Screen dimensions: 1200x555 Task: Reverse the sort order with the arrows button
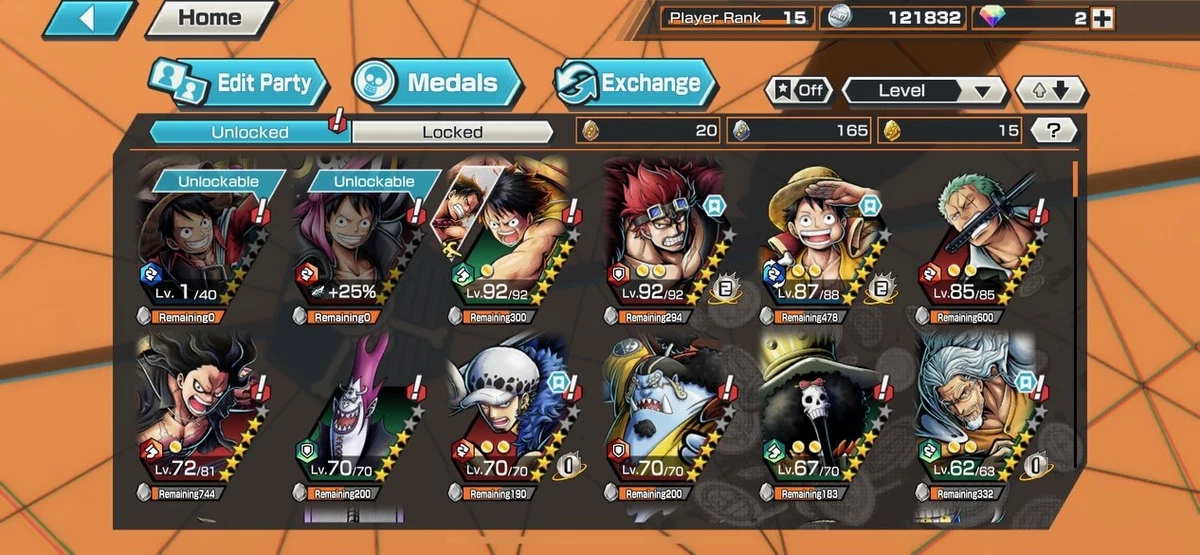click(1050, 91)
